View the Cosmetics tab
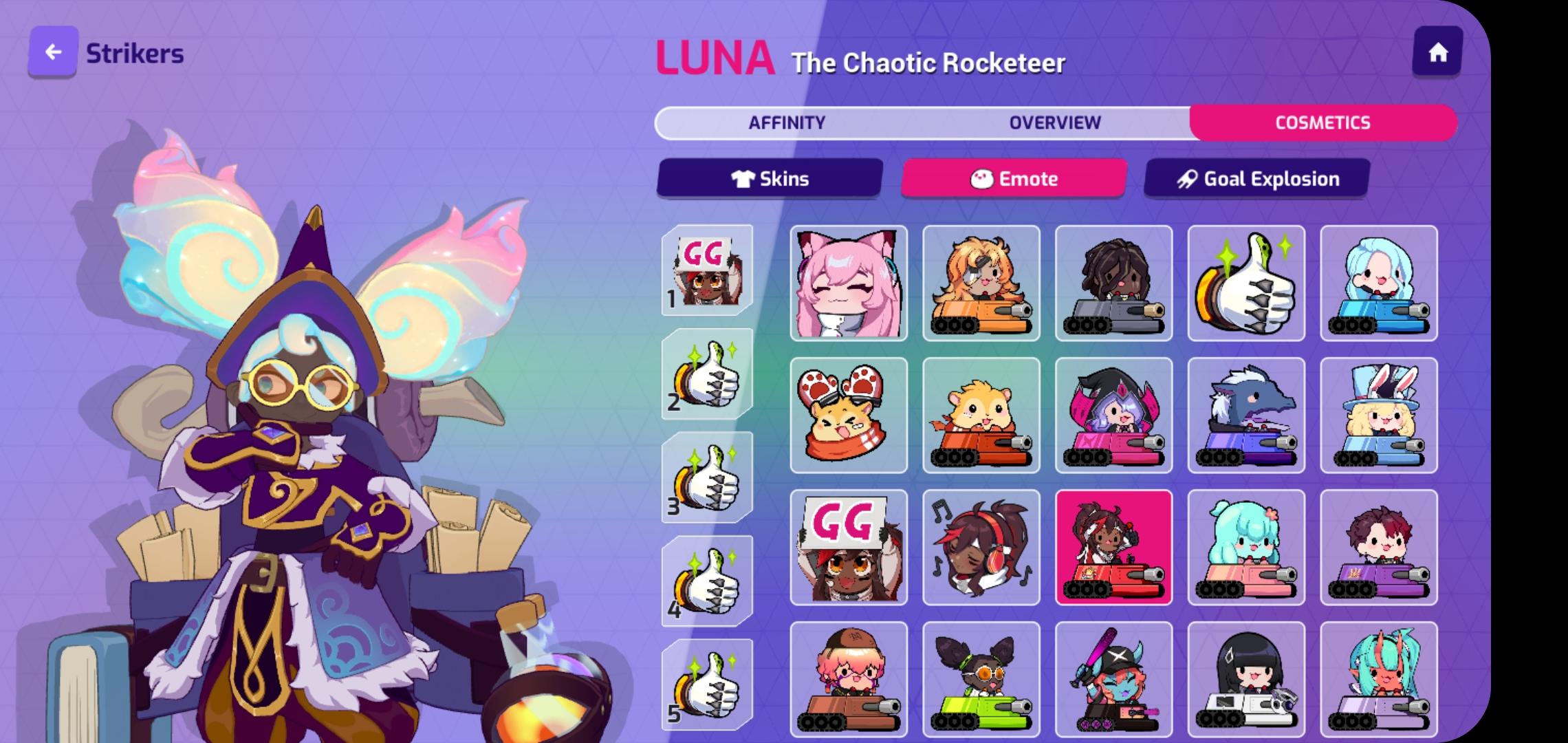The height and width of the screenshot is (743, 1568). pyautogui.click(x=1322, y=122)
